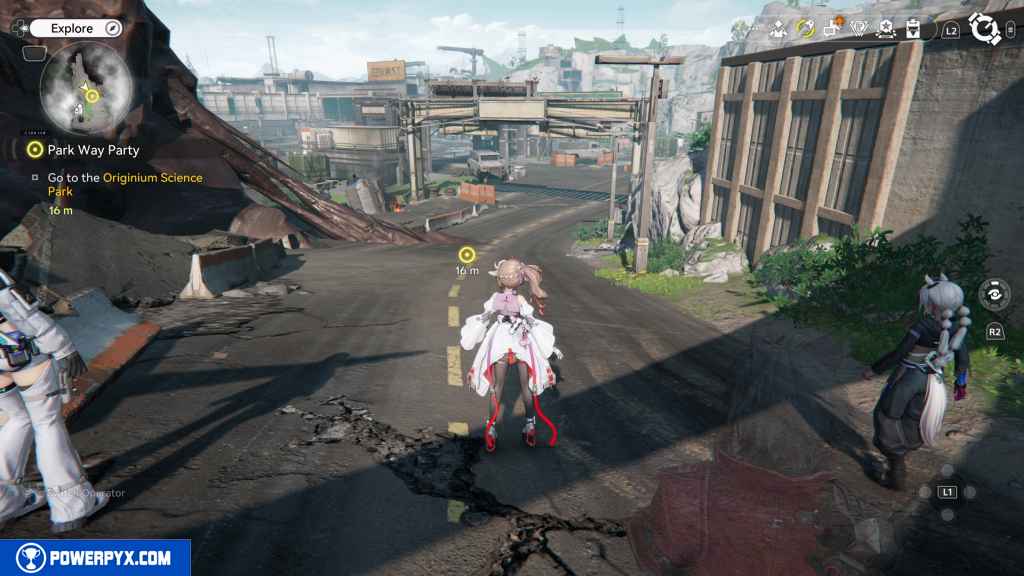Open the star badge icon
This screenshot has height=576, width=1024.
click(x=885, y=29)
